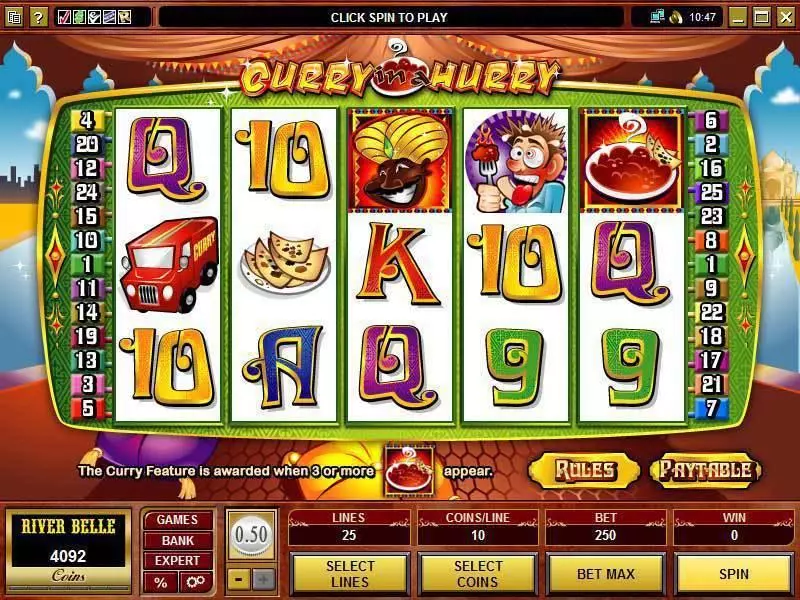Select payline number 25 marker
Image resolution: width=800 pixels, height=600 pixels.
(711, 192)
